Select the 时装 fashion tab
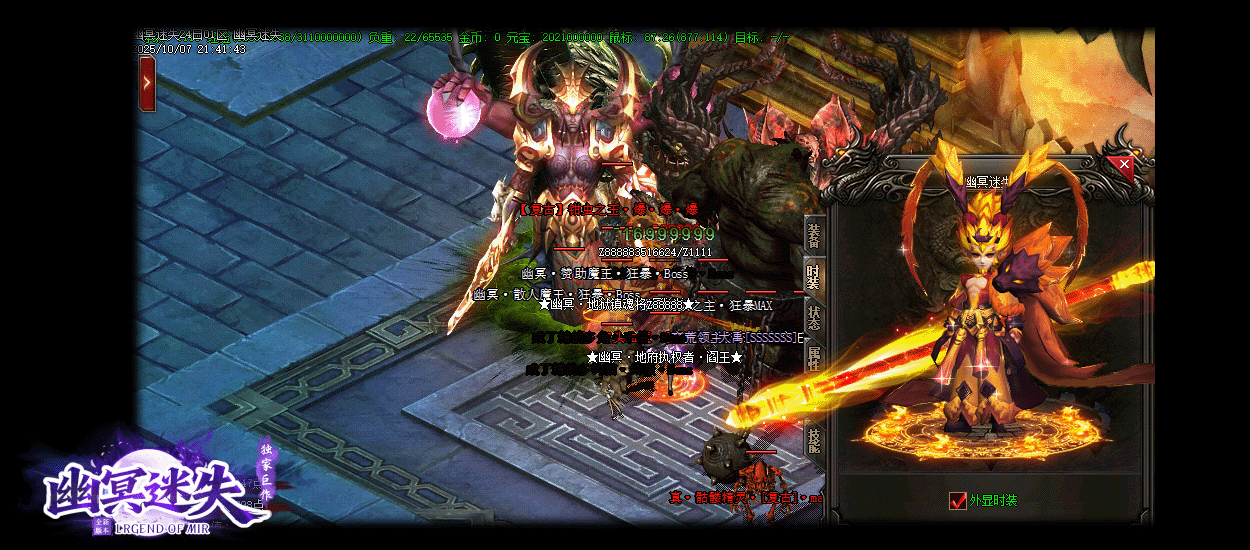Image resolution: width=1250 pixels, height=550 pixels. [x=814, y=275]
